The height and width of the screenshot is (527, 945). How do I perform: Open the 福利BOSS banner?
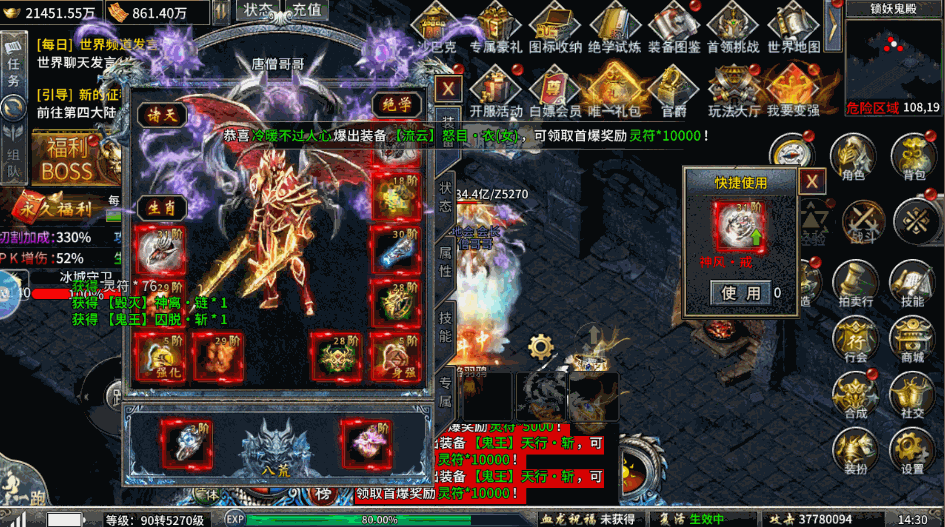68,160
